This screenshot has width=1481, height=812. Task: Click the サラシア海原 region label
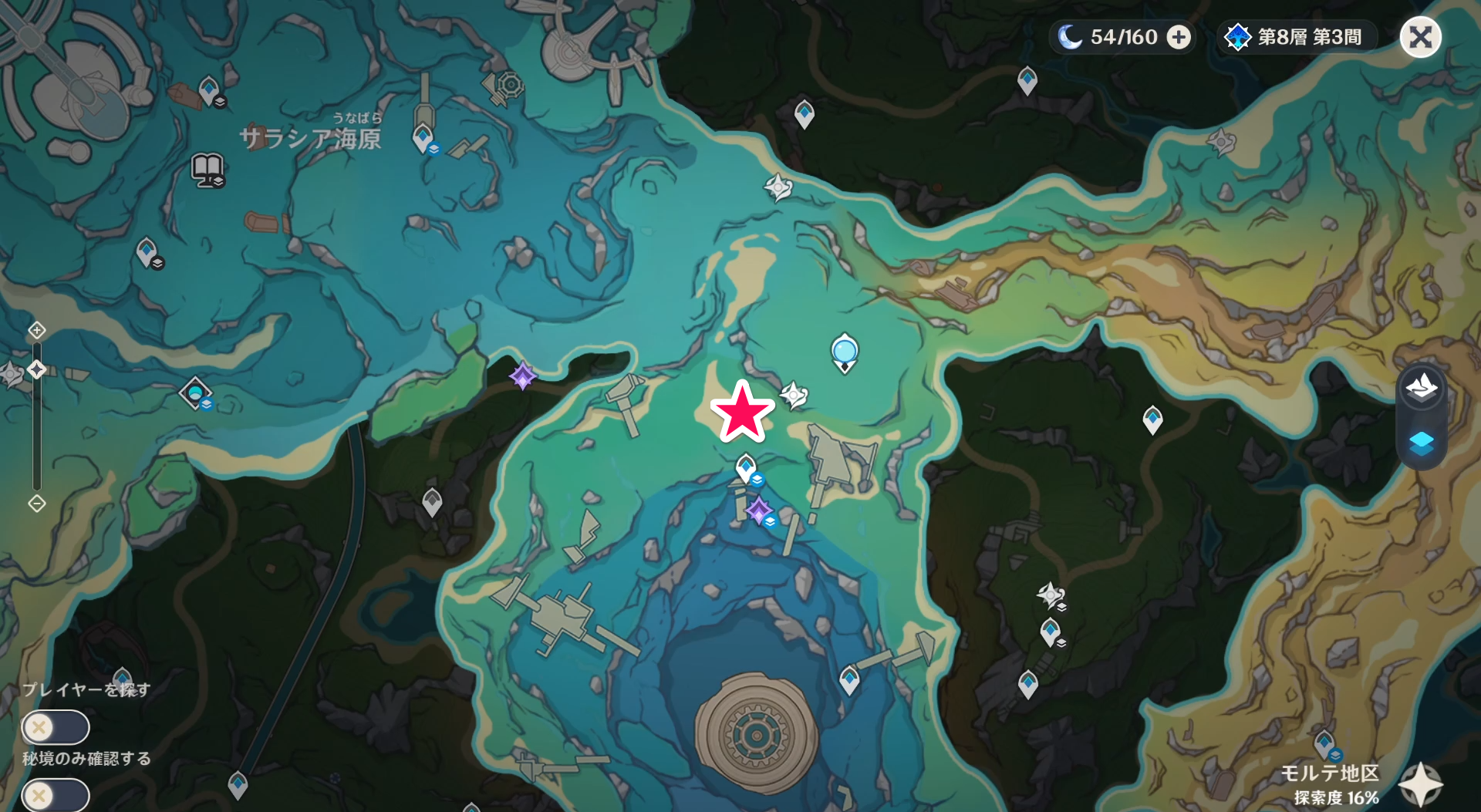(310, 139)
